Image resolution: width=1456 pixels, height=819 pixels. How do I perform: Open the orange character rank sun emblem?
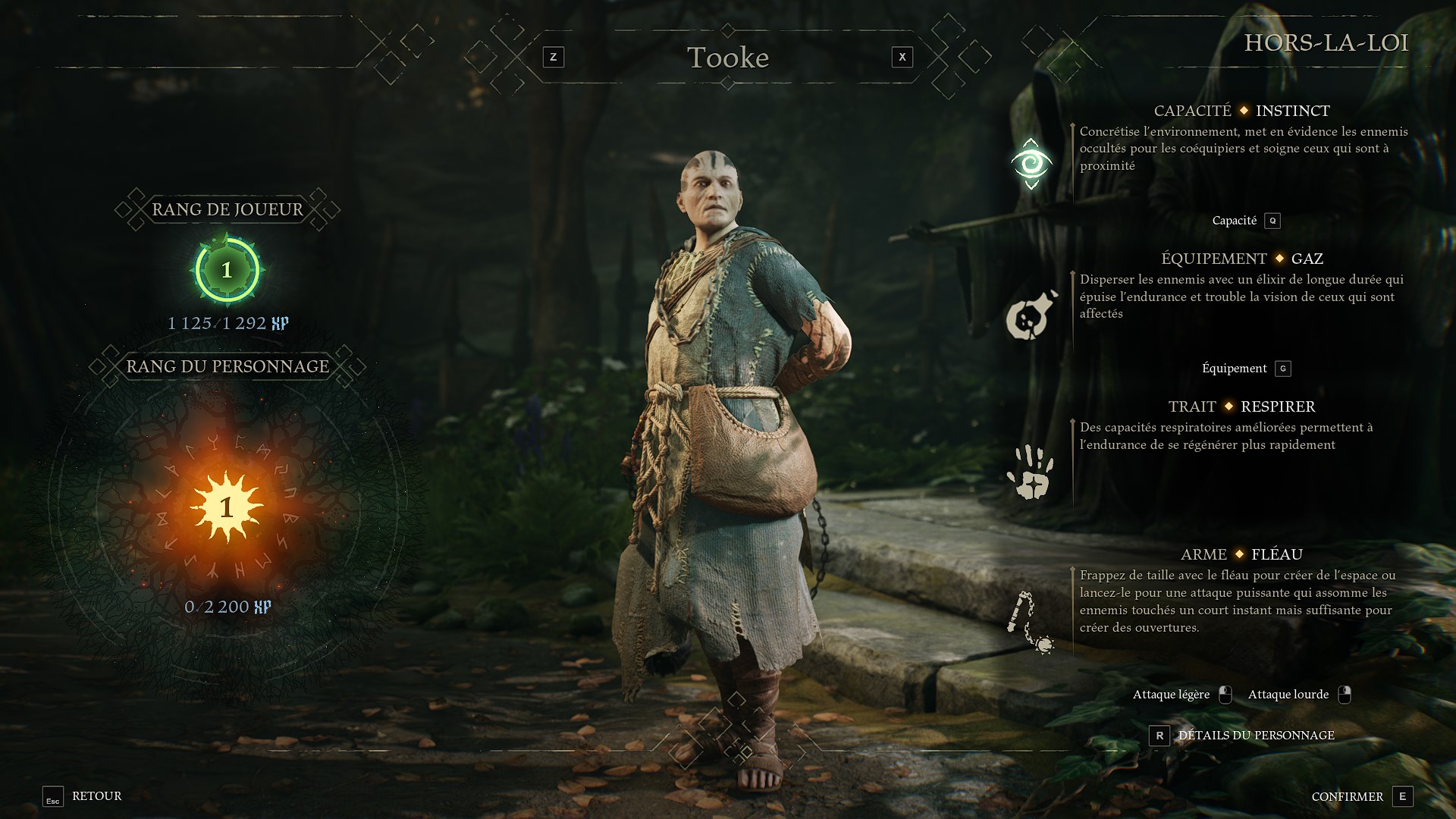(227, 507)
